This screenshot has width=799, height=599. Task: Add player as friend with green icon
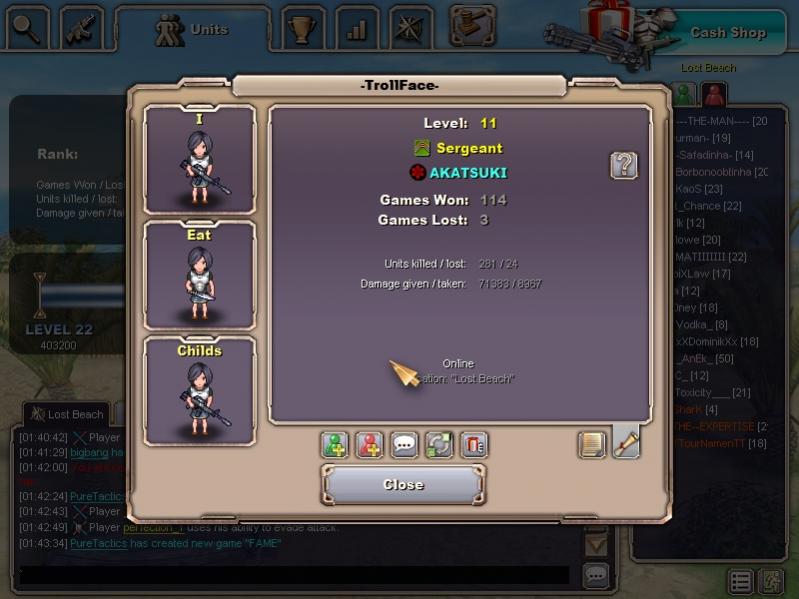[335, 445]
